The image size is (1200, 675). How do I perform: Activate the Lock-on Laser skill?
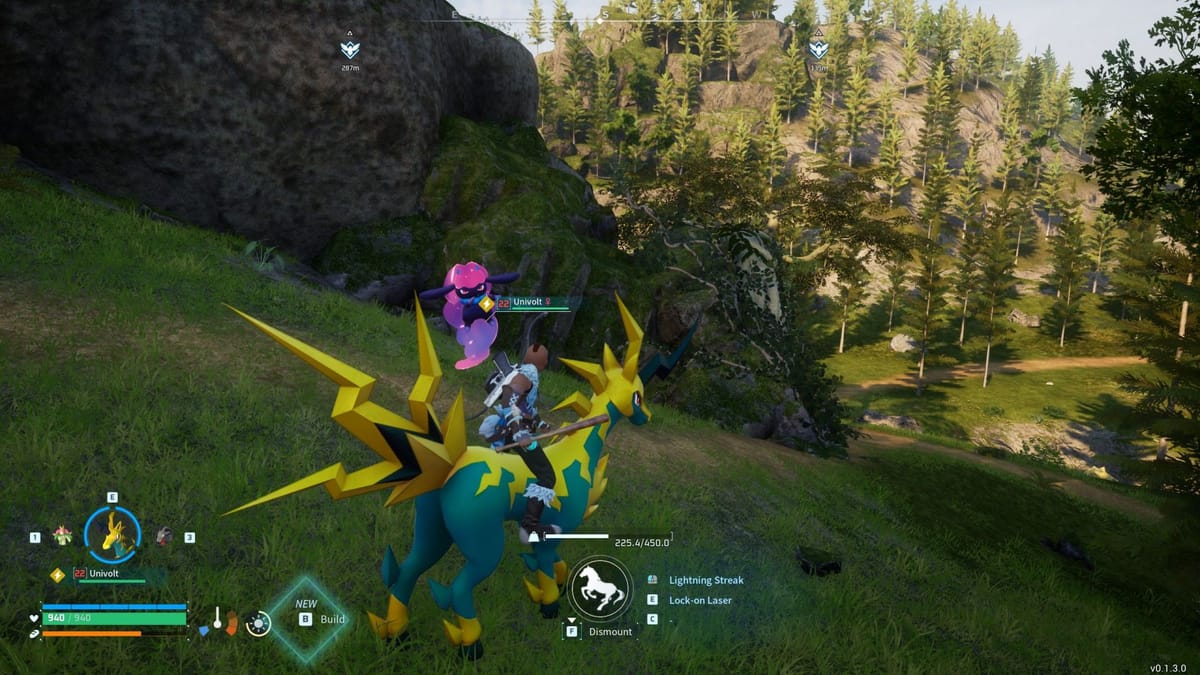(x=700, y=600)
